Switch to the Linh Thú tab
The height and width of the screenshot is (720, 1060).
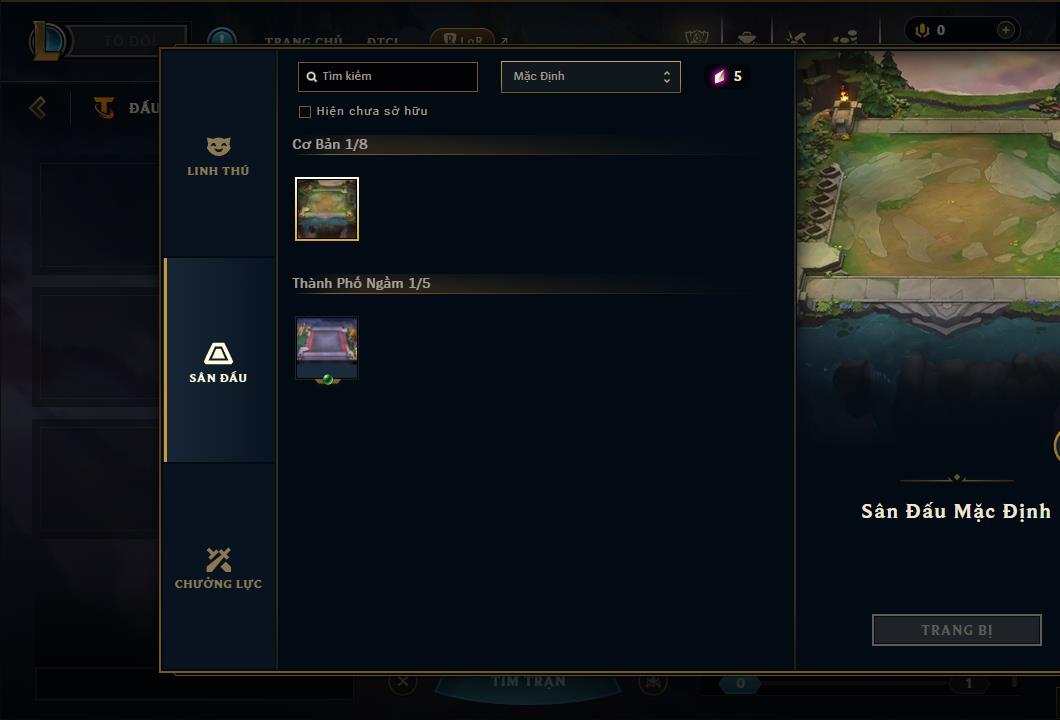218,157
